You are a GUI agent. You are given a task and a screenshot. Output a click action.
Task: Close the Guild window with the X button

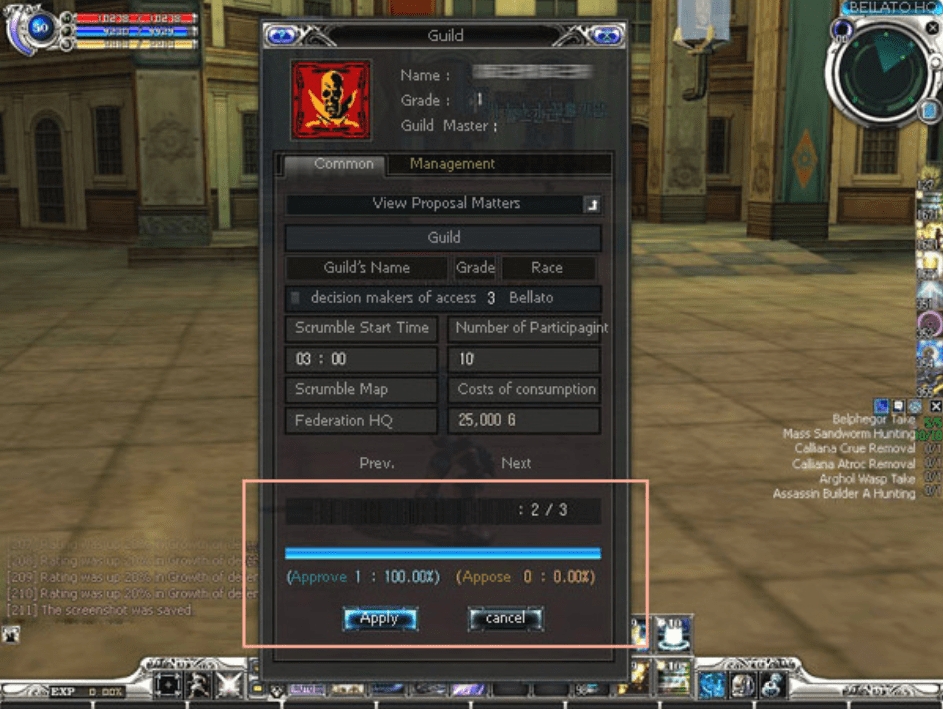[603, 36]
